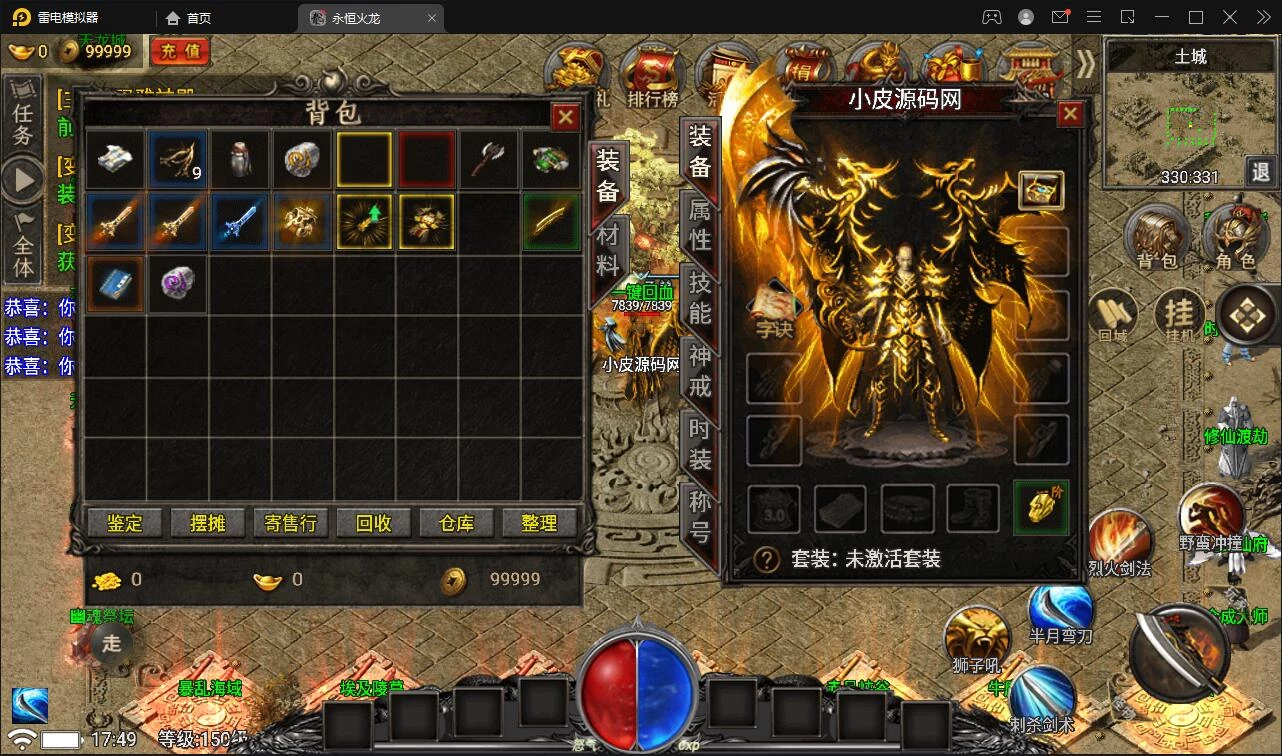Open the 寄售行 consignment shop
The width and height of the screenshot is (1282, 756).
(290, 523)
